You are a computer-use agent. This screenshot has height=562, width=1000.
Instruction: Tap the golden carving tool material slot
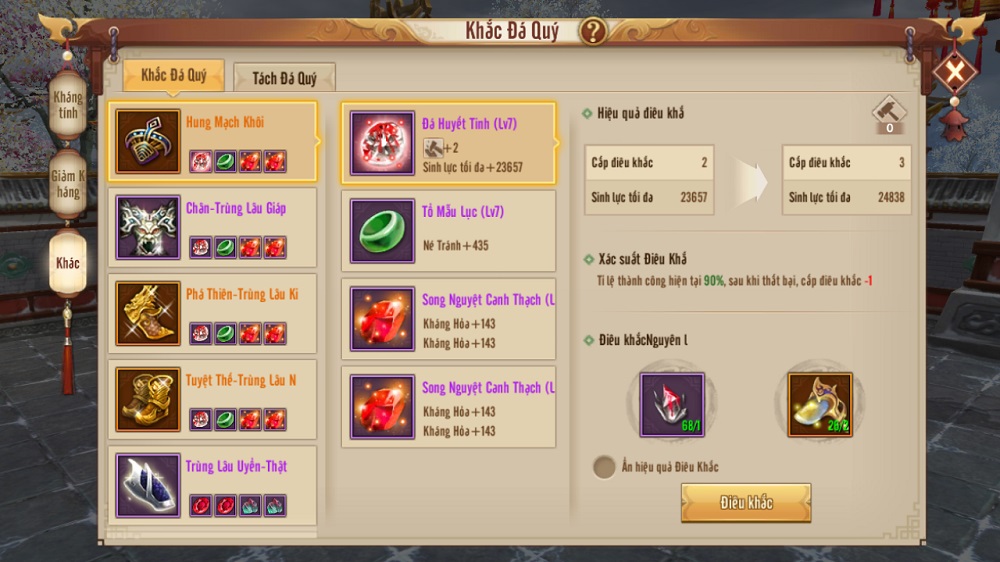point(820,405)
